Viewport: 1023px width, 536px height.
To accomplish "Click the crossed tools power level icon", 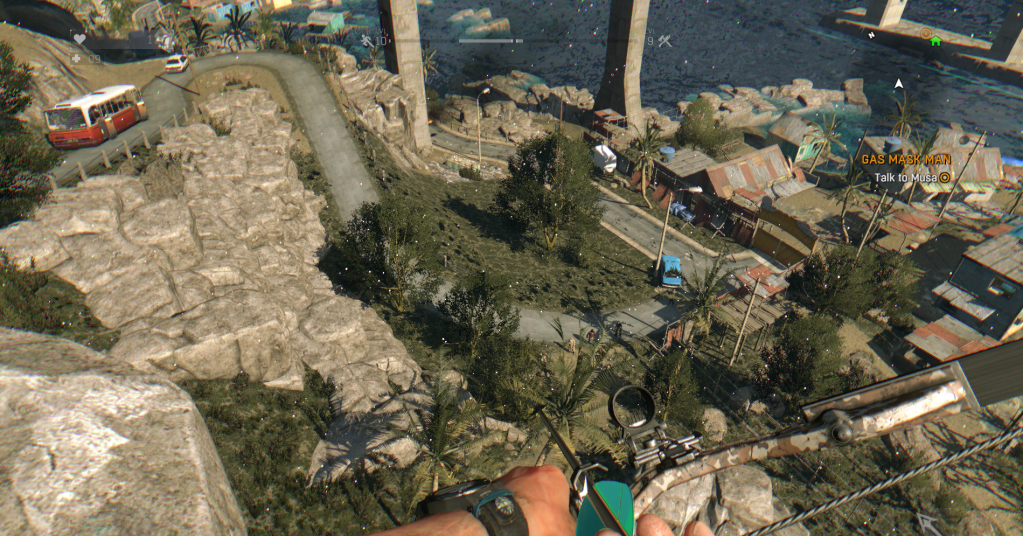I will 664,41.
